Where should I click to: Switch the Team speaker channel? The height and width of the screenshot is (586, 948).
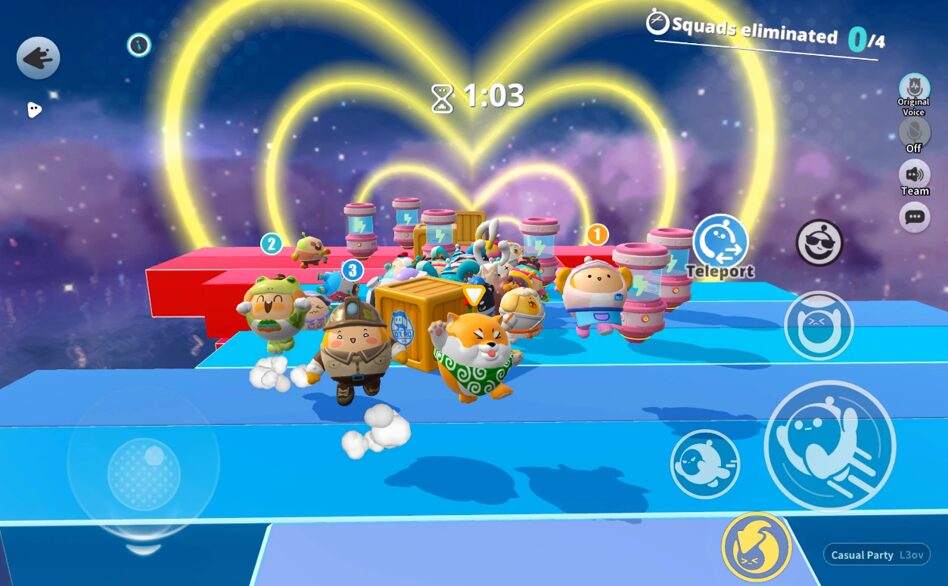(914, 175)
